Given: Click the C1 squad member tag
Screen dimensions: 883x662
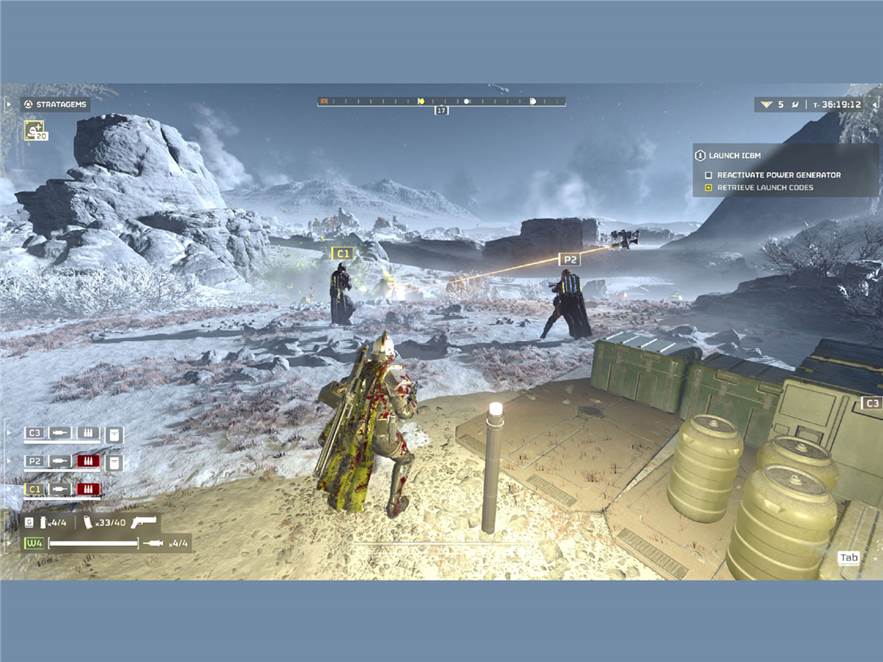Looking at the screenshot, I should (34, 489).
